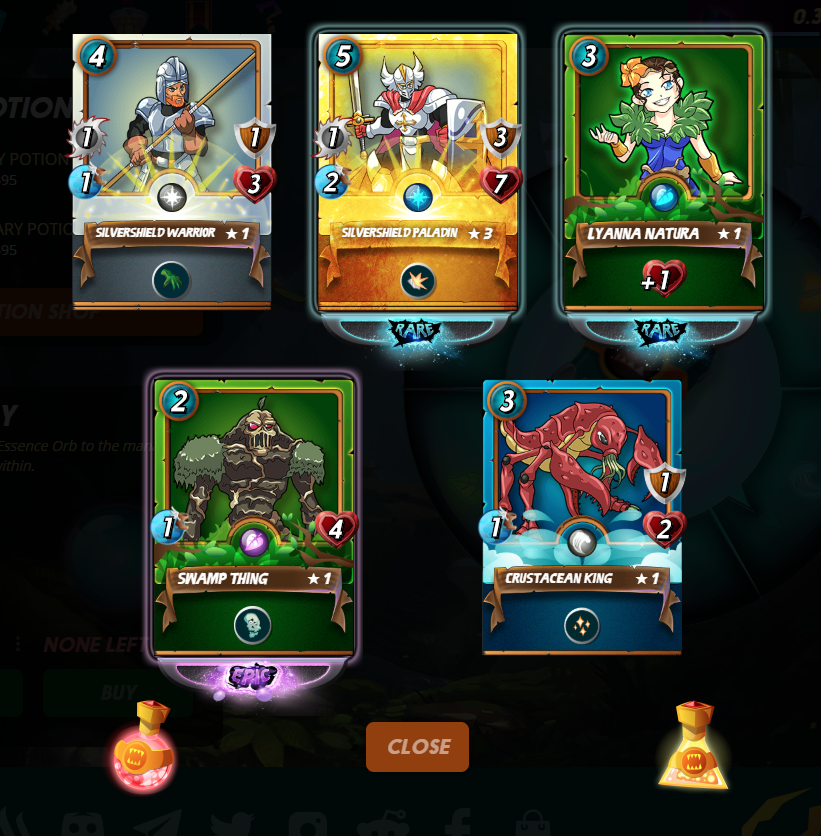821x836 pixels.
Task: Select the Silvershield Warrior card
Action: (172, 170)
